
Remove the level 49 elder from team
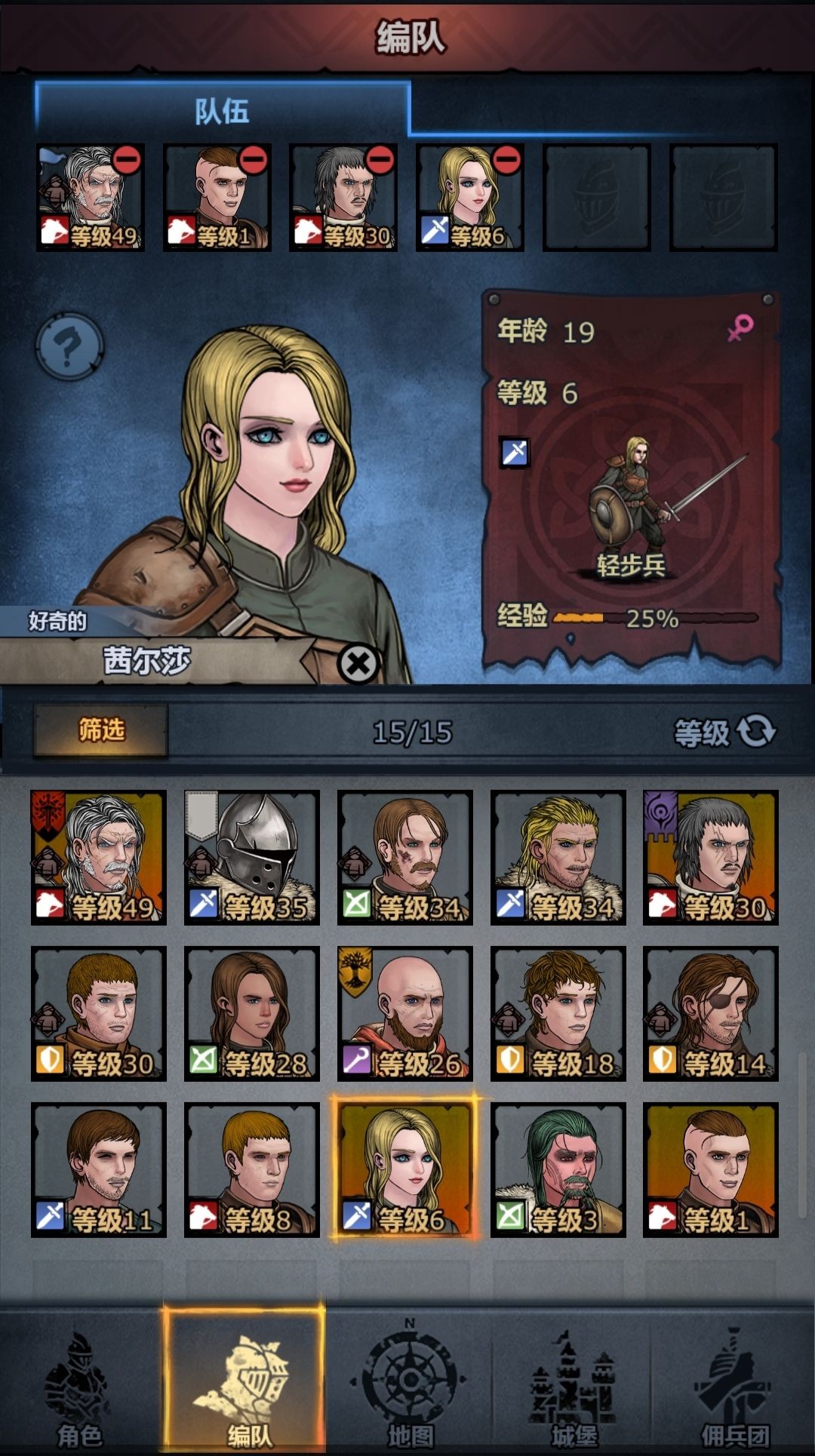tap(127, 161)
